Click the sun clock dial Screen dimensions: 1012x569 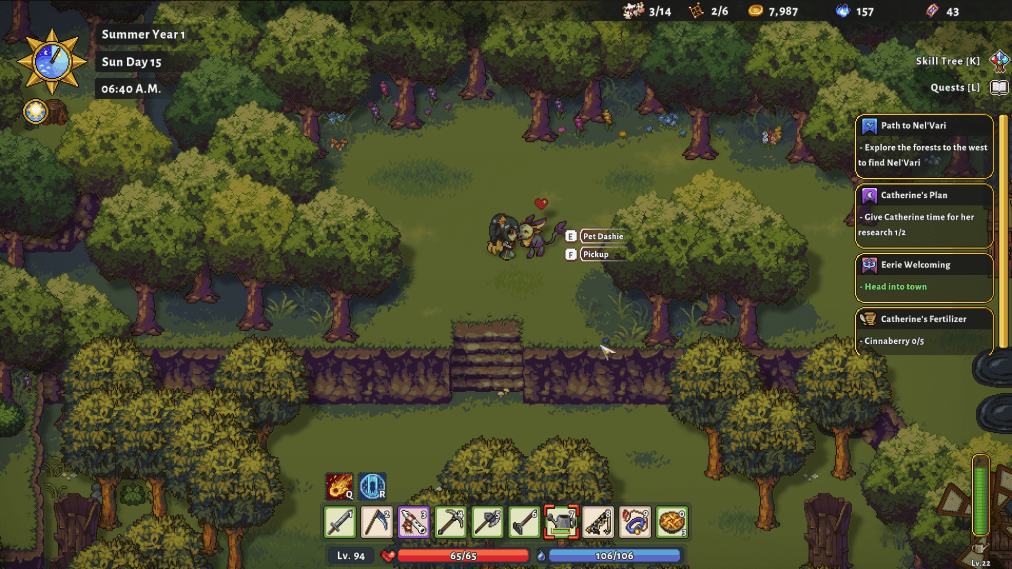pos(47,60)
